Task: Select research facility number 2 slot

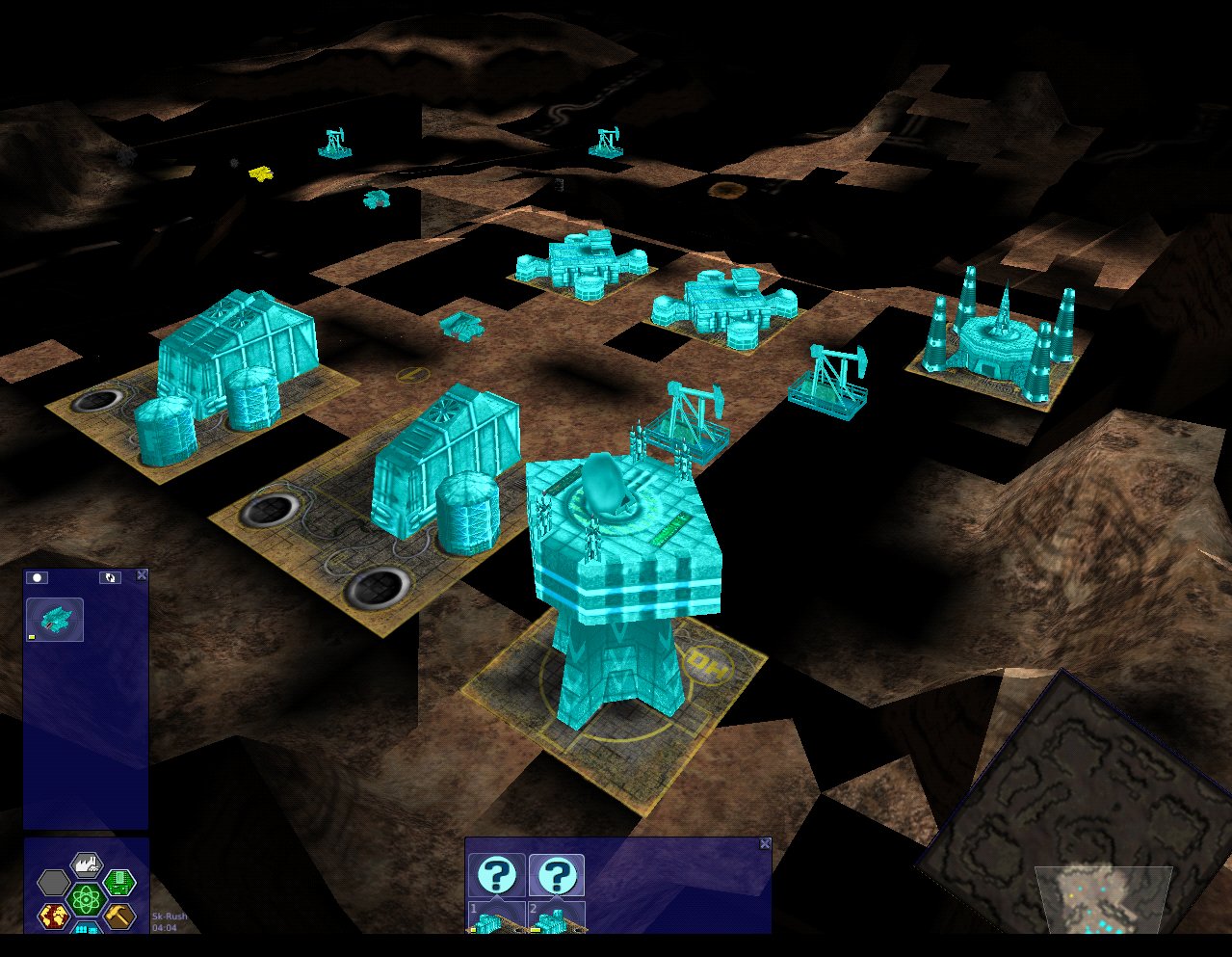Action: coord(556,917)
